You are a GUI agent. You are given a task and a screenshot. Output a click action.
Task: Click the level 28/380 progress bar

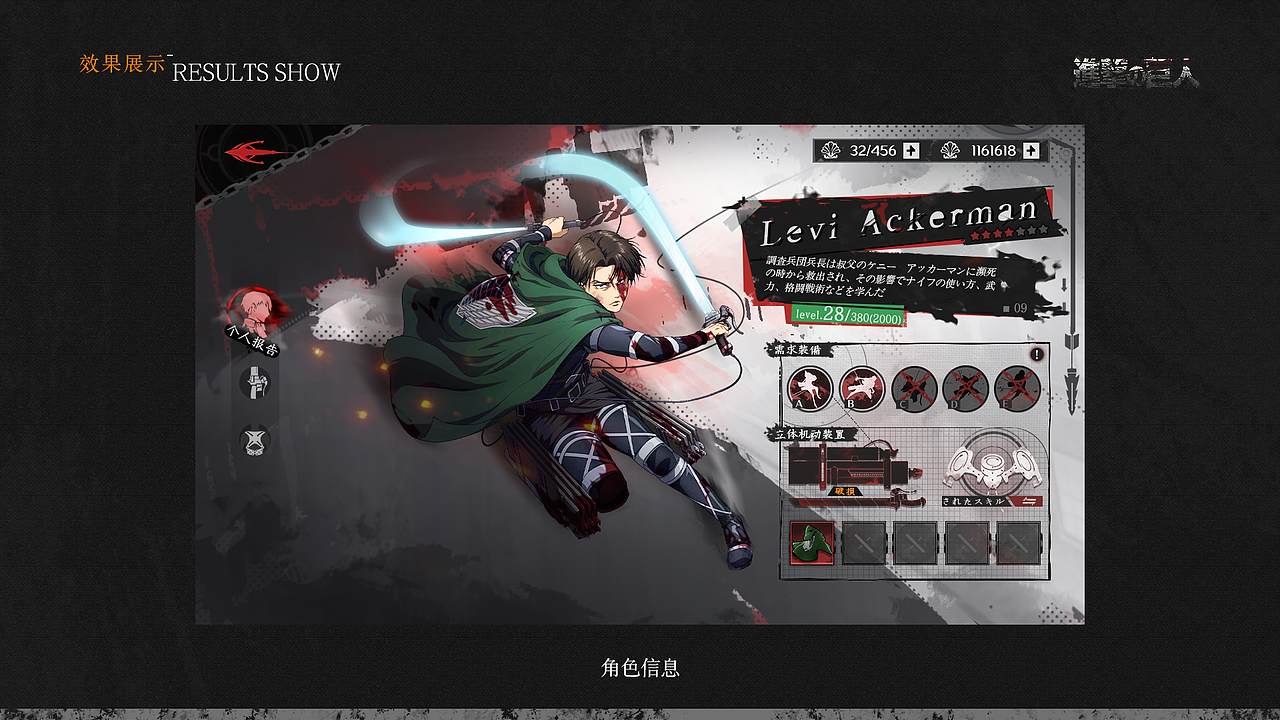coord(847,314)
